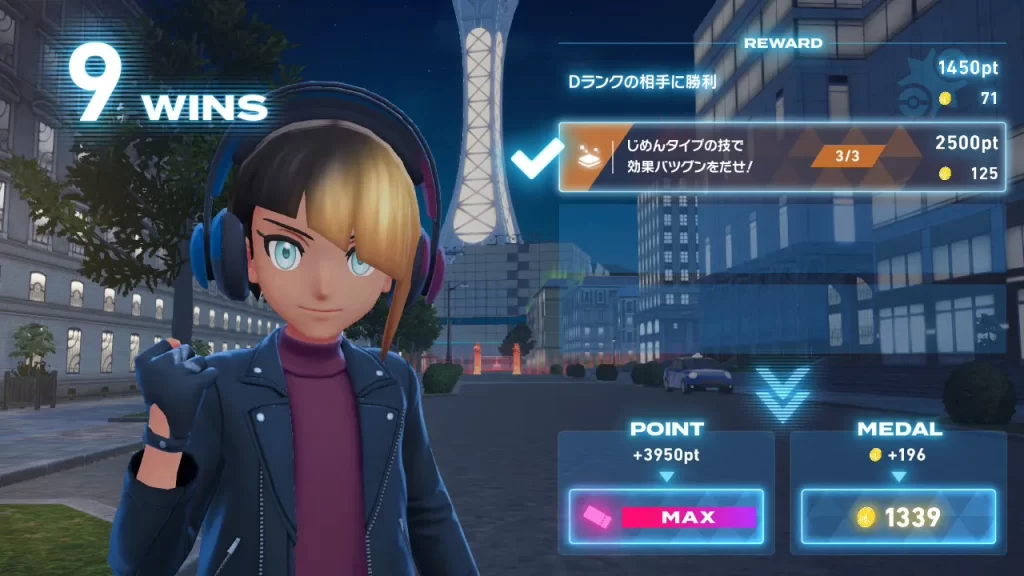Select the ground-type move bonus card row
Viewport: 1024px width, 576px height.
(x=782, y=158)
